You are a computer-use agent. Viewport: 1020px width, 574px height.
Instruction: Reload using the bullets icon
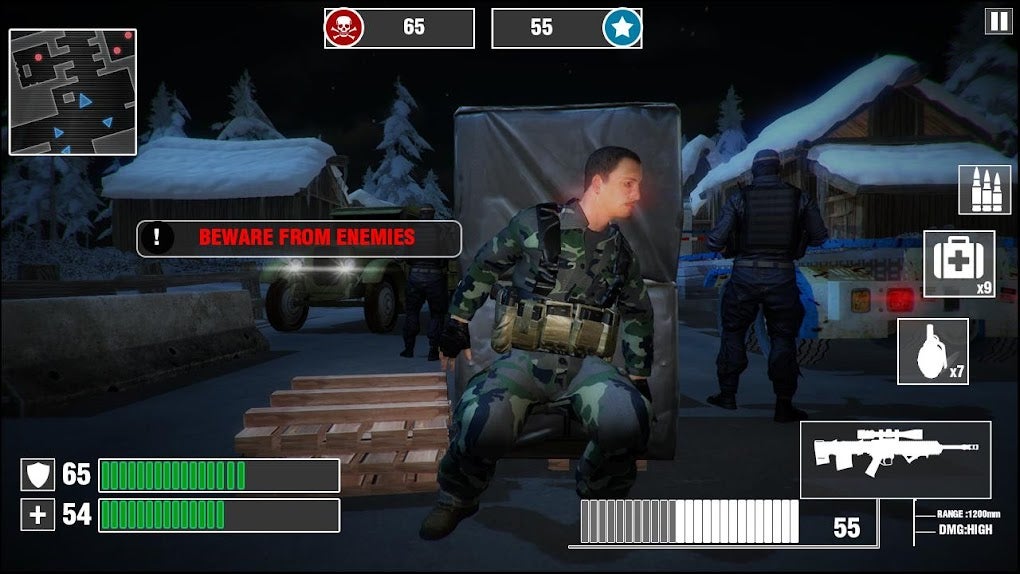[x=984, y=190]
